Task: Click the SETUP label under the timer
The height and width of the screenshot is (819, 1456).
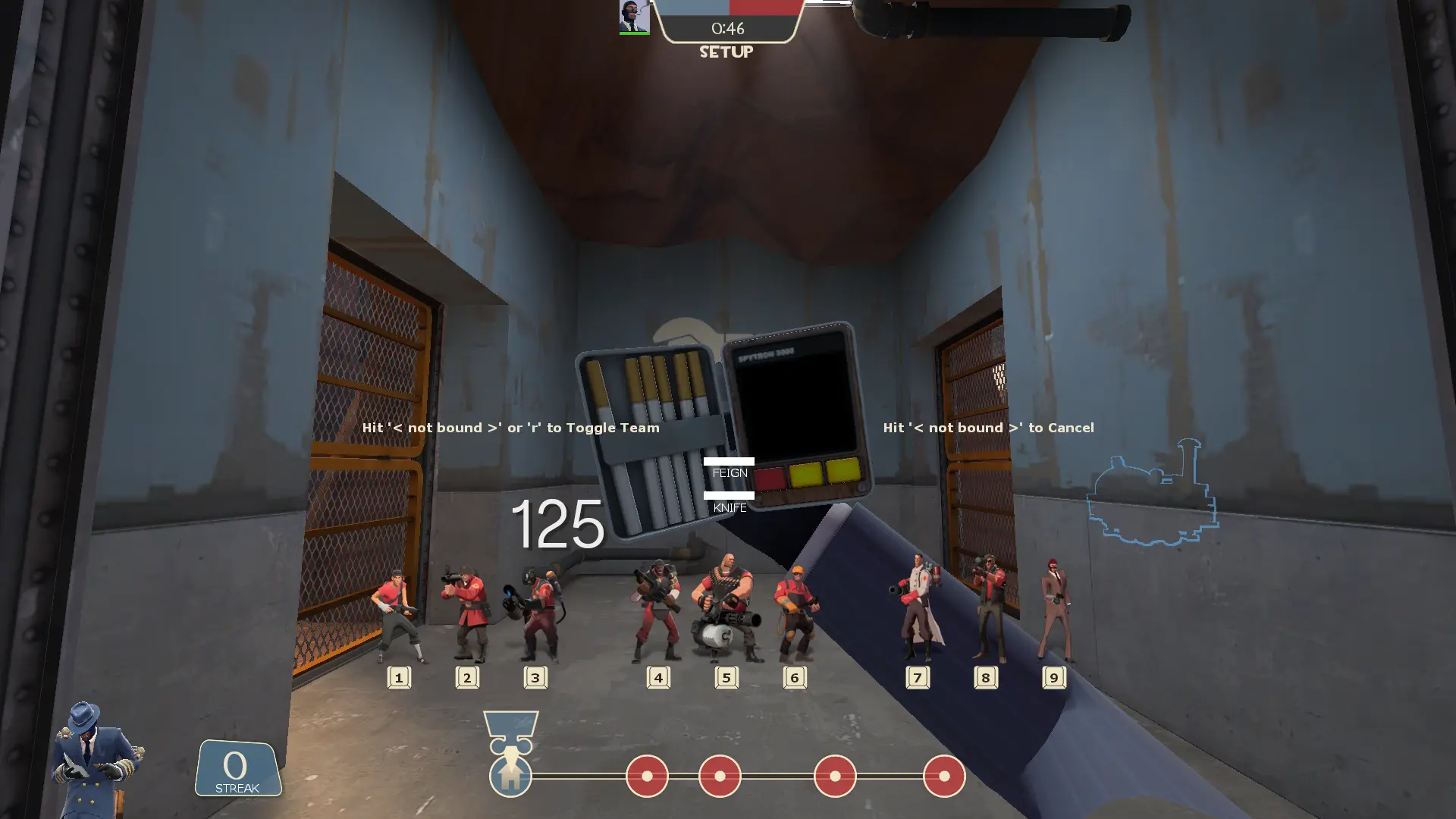Action: click(x=725, y=52)
